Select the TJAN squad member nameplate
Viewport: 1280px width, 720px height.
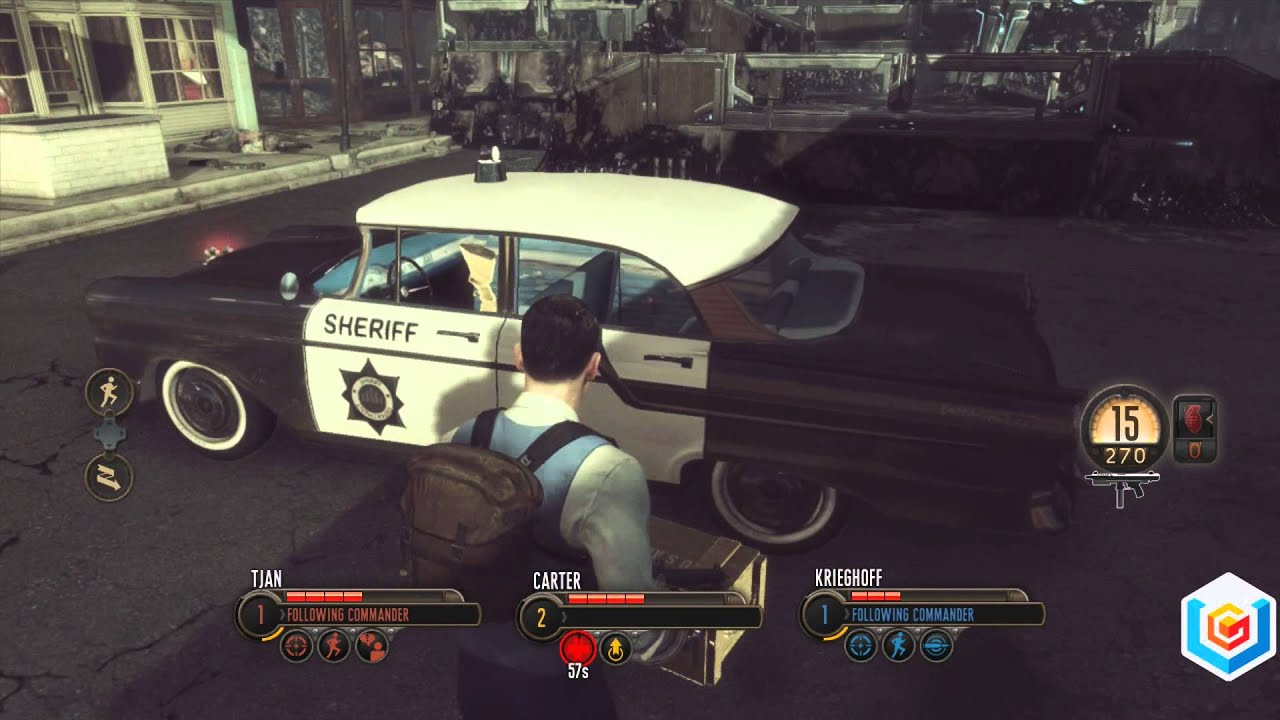point(265,576)
